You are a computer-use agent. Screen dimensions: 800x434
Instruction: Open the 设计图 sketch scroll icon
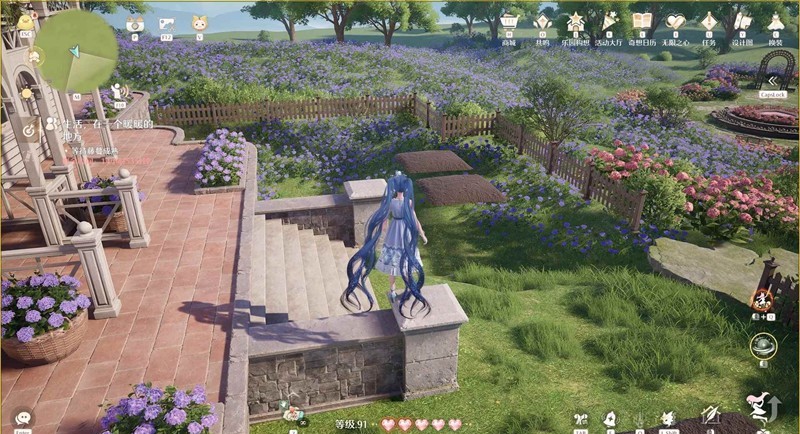click(x=741, y=22)
